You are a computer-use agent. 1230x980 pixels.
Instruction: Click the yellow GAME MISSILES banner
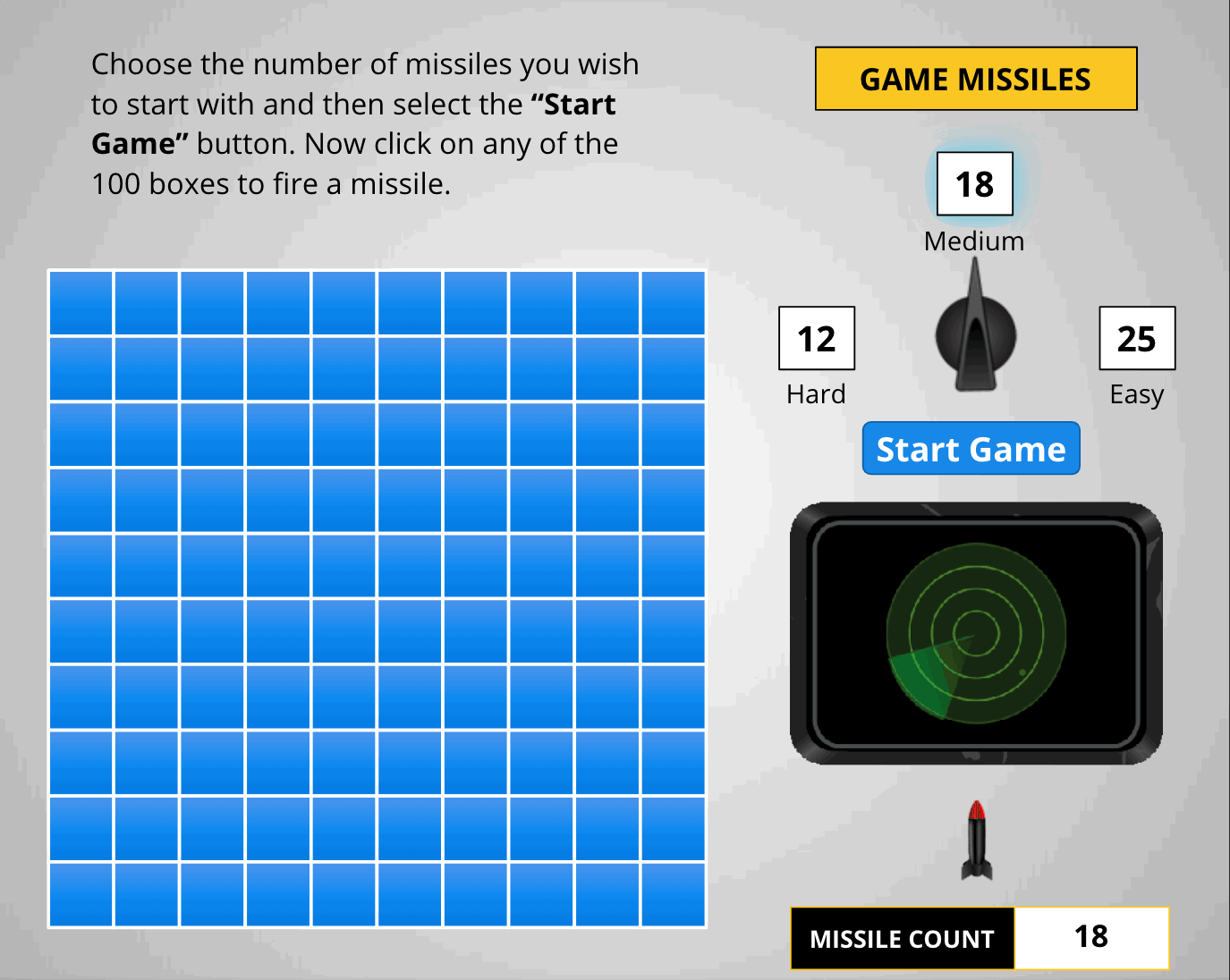975,79
